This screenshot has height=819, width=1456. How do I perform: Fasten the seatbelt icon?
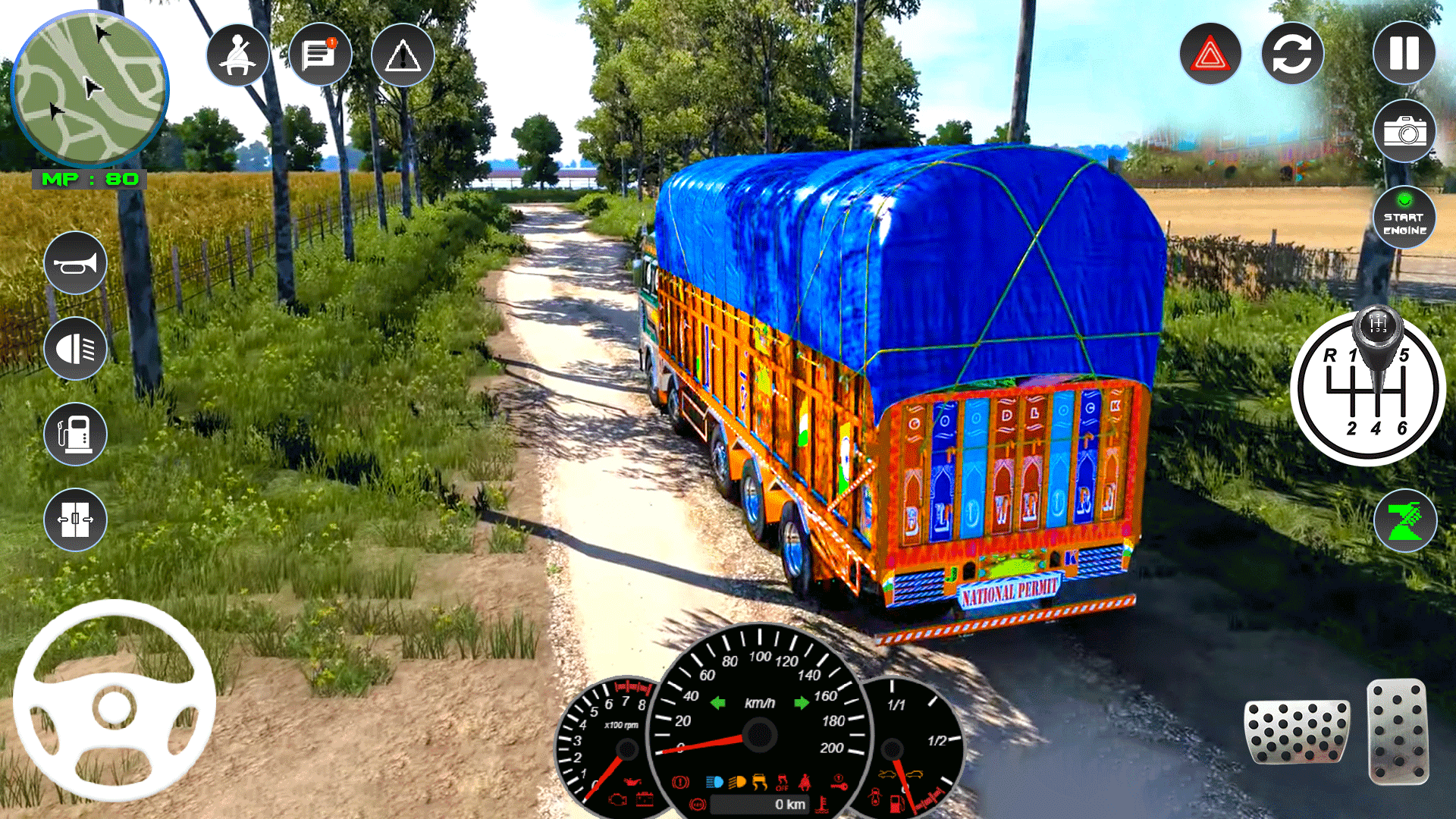[237, 54]
